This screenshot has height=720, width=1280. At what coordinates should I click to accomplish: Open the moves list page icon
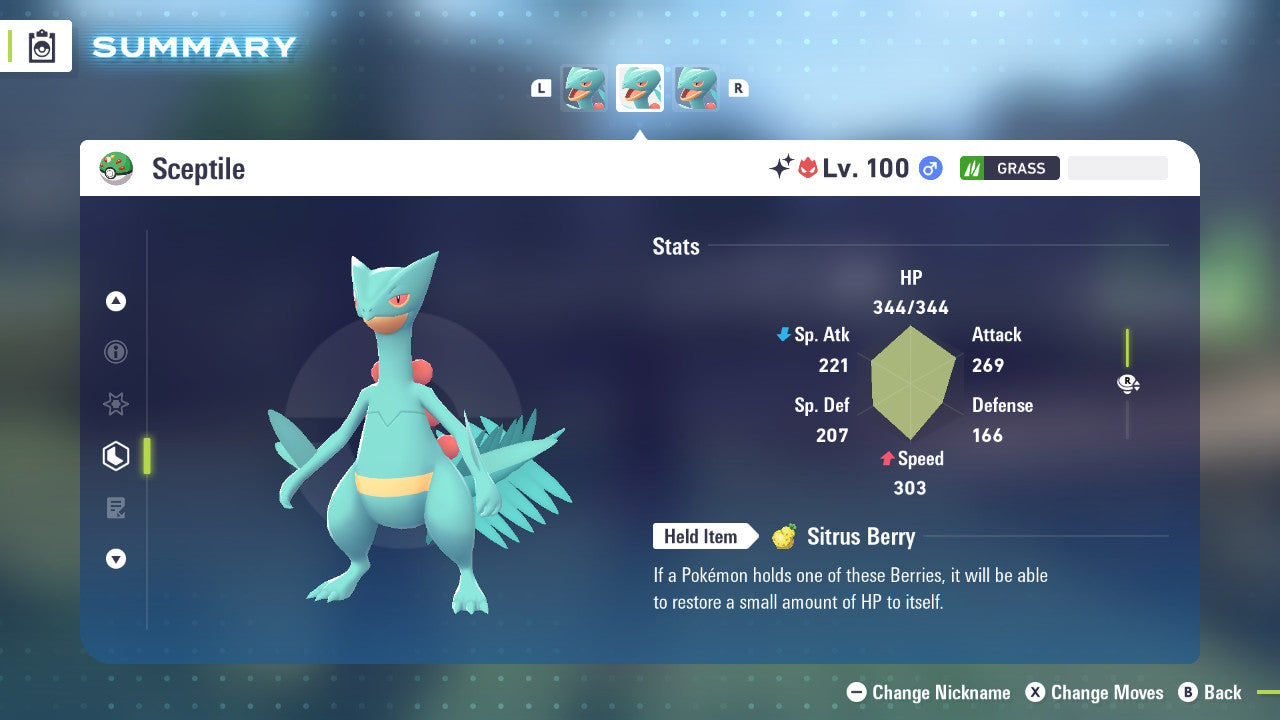(x=116, y=508)
